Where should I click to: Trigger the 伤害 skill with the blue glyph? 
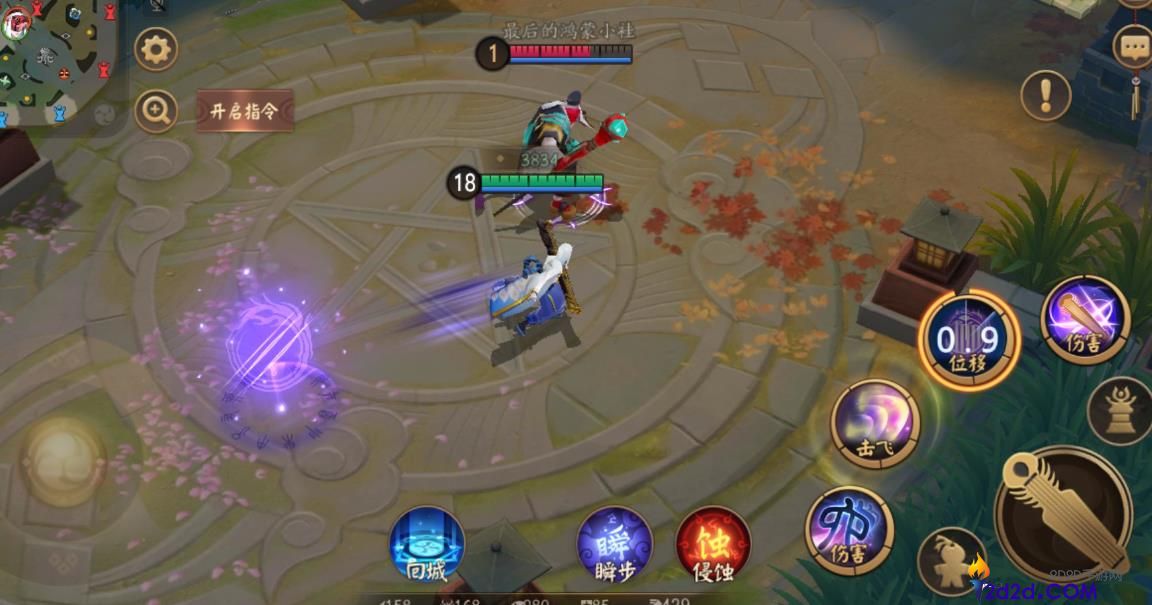click(x=849, y=530)
